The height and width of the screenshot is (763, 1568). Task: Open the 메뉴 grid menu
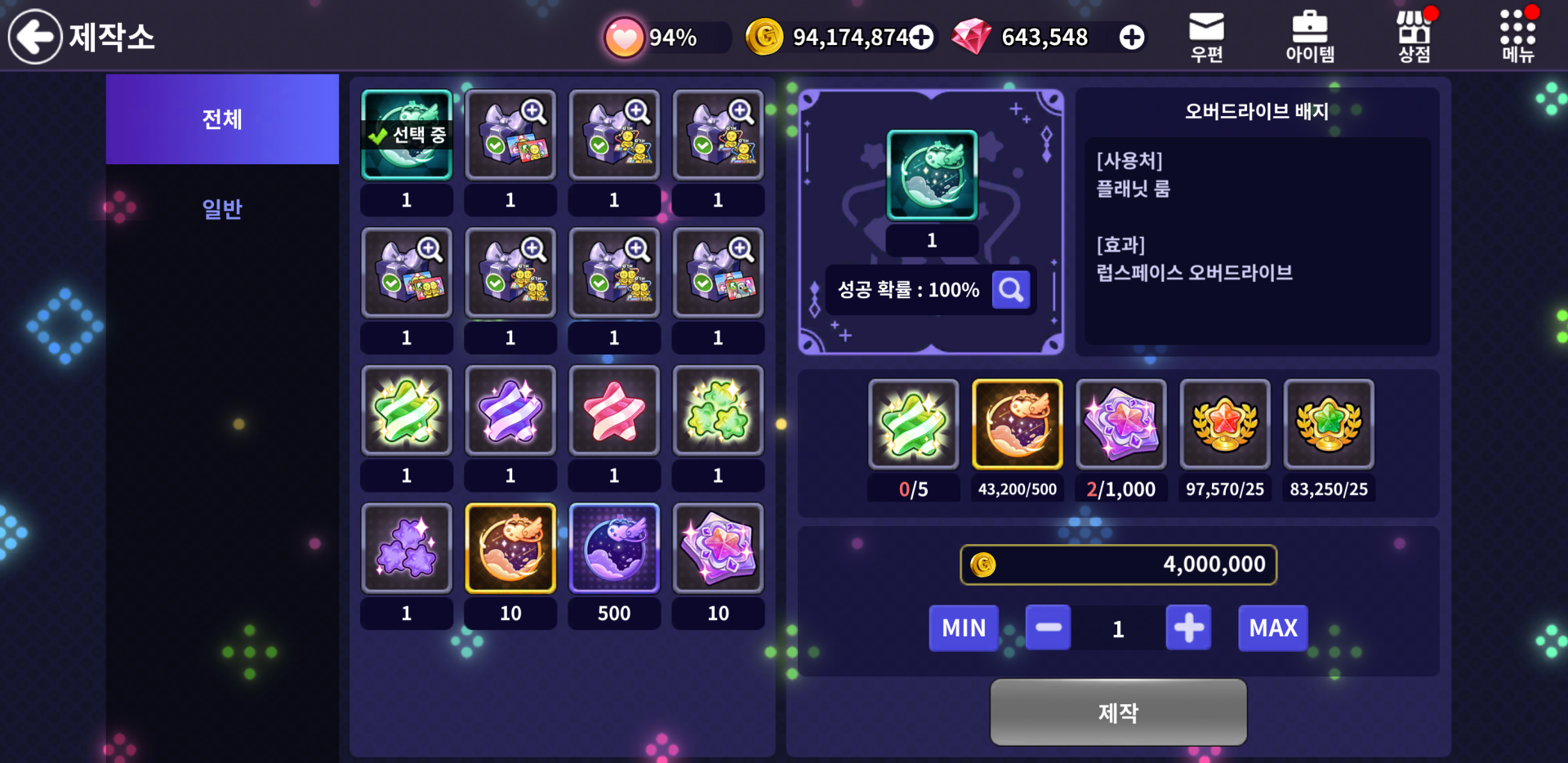(x=1517, y=37)
